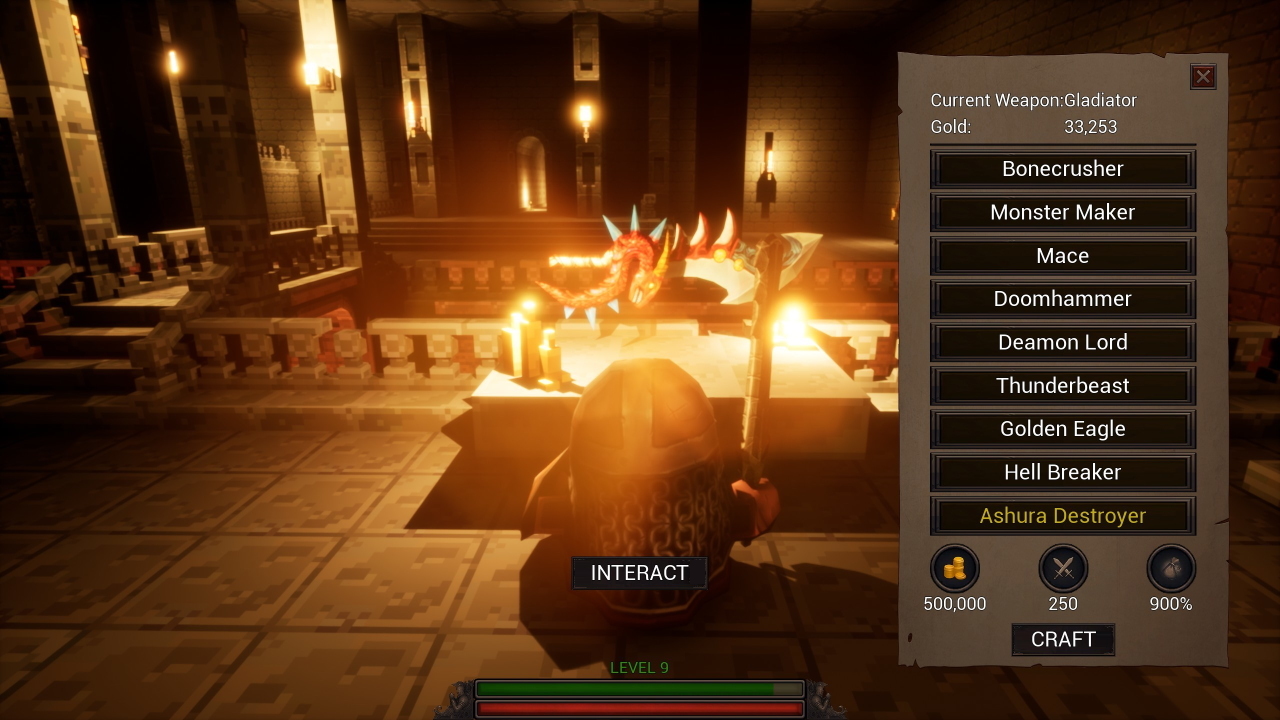Screen dimensions: 1280x720
Task: Select the Doomhammer weapon
Action: (1062, 298)
